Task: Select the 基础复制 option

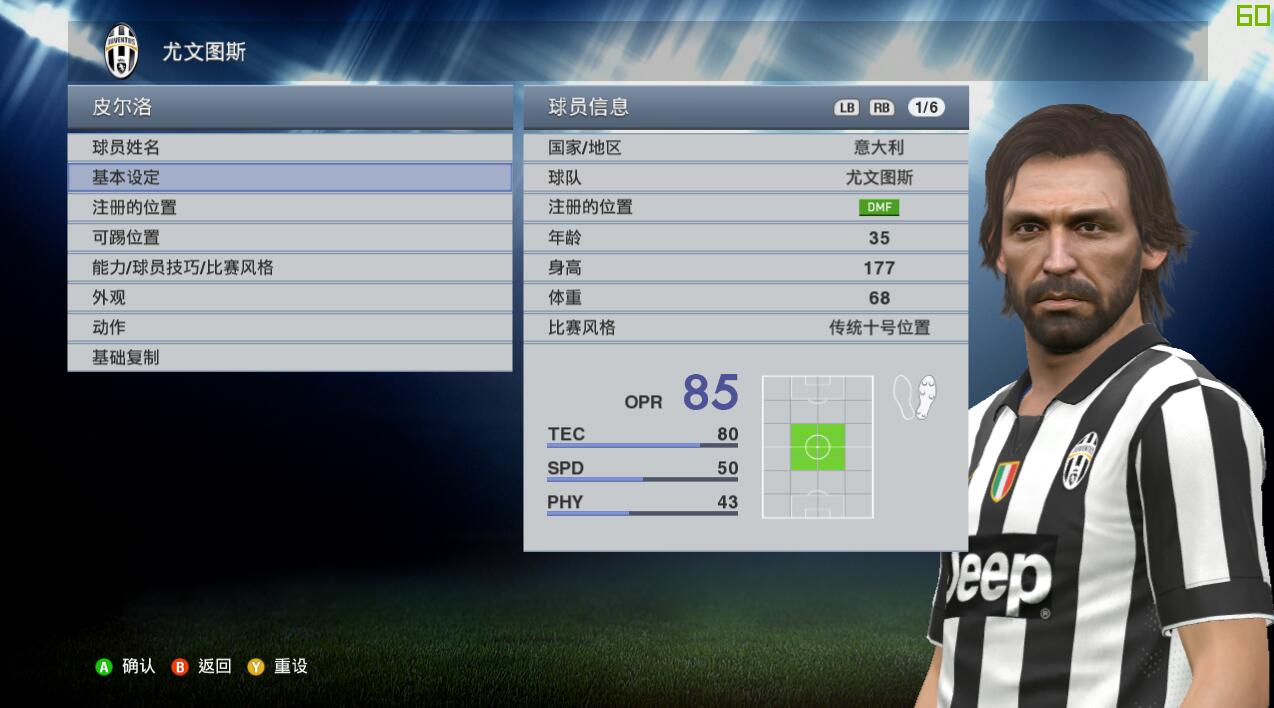Action: click(x=289, y=357)
